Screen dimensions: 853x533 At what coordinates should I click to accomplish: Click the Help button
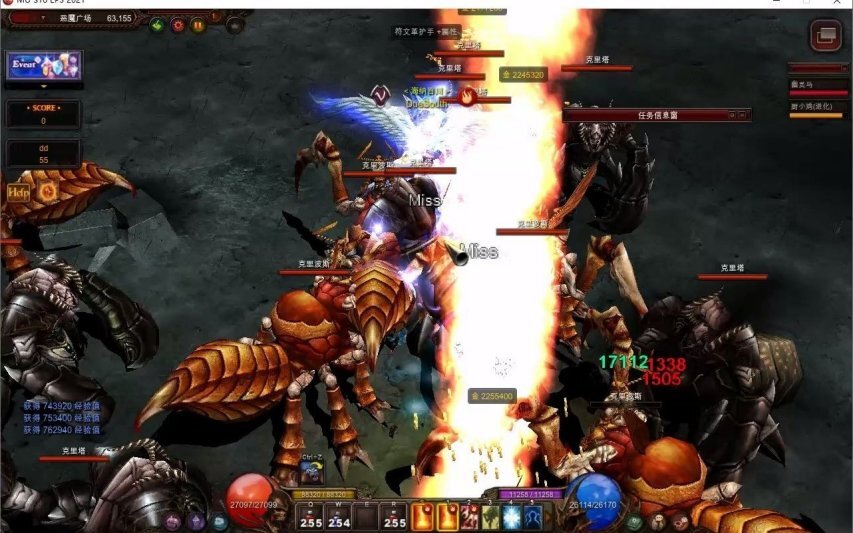(x=18, y=190)
